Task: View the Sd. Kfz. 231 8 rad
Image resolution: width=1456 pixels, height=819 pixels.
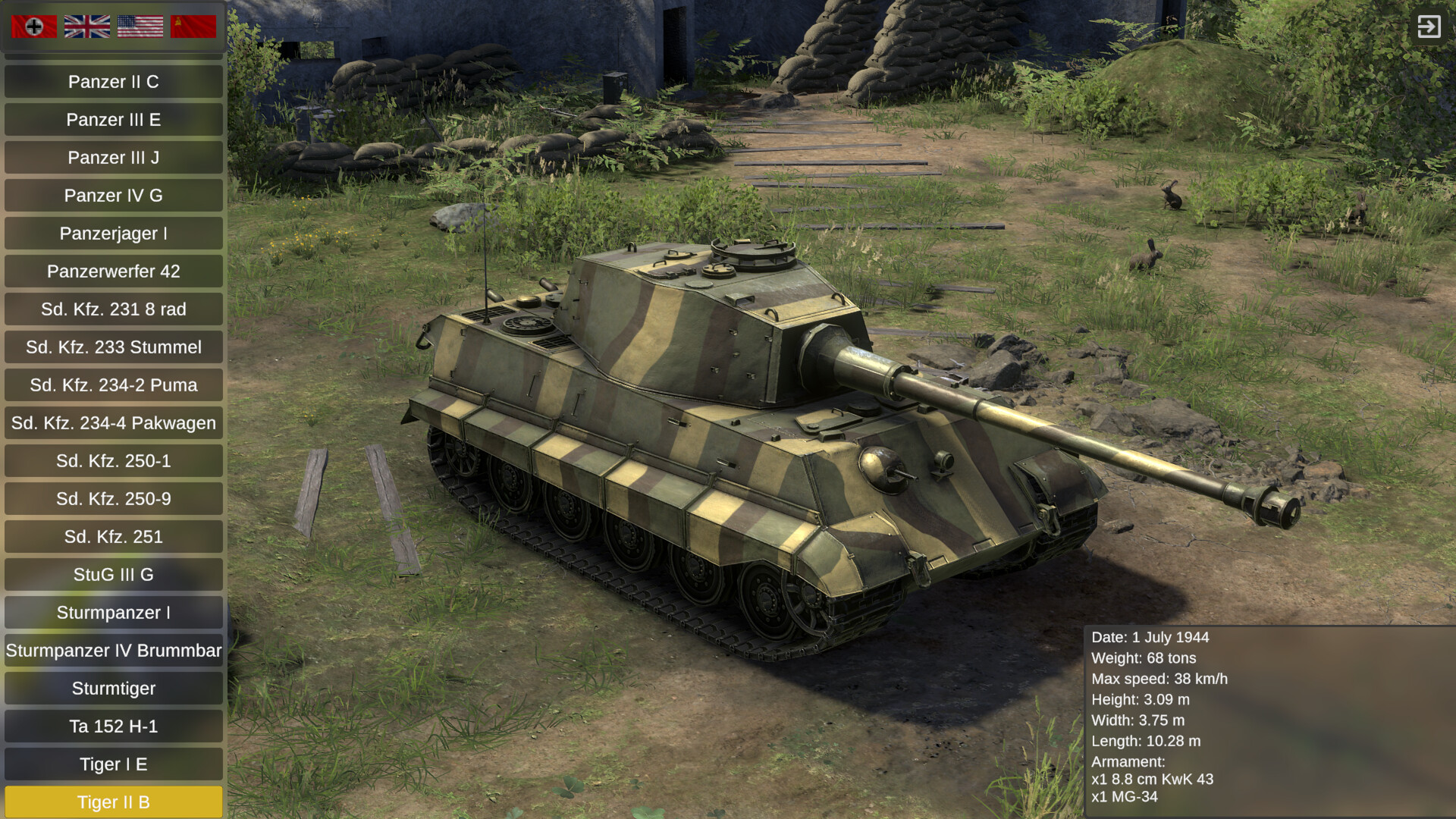Action: pyautogui.click(x=113, y=309)
